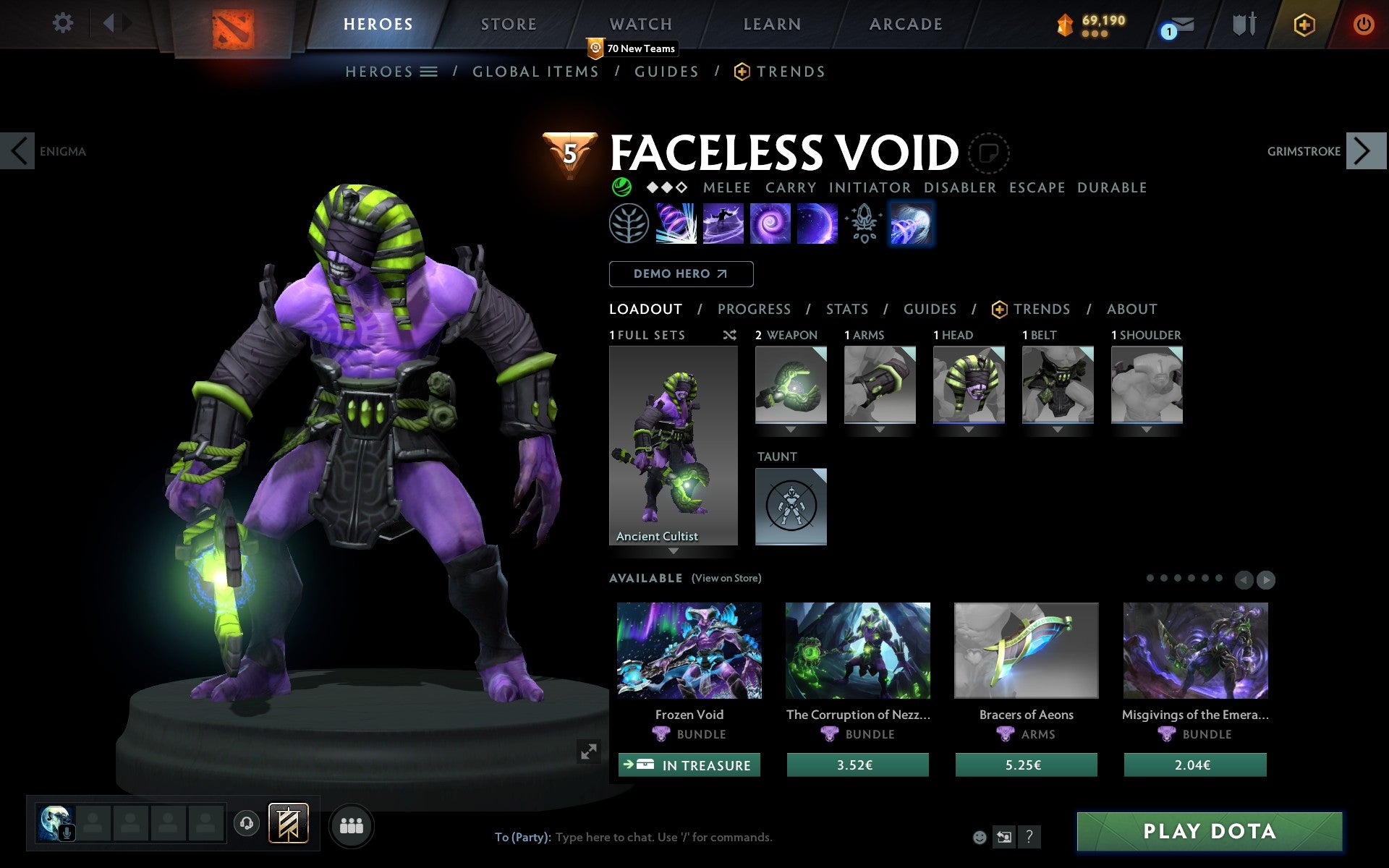
Task: Click the shuffle loadout randomizer icon
Action: coord(729,335)
